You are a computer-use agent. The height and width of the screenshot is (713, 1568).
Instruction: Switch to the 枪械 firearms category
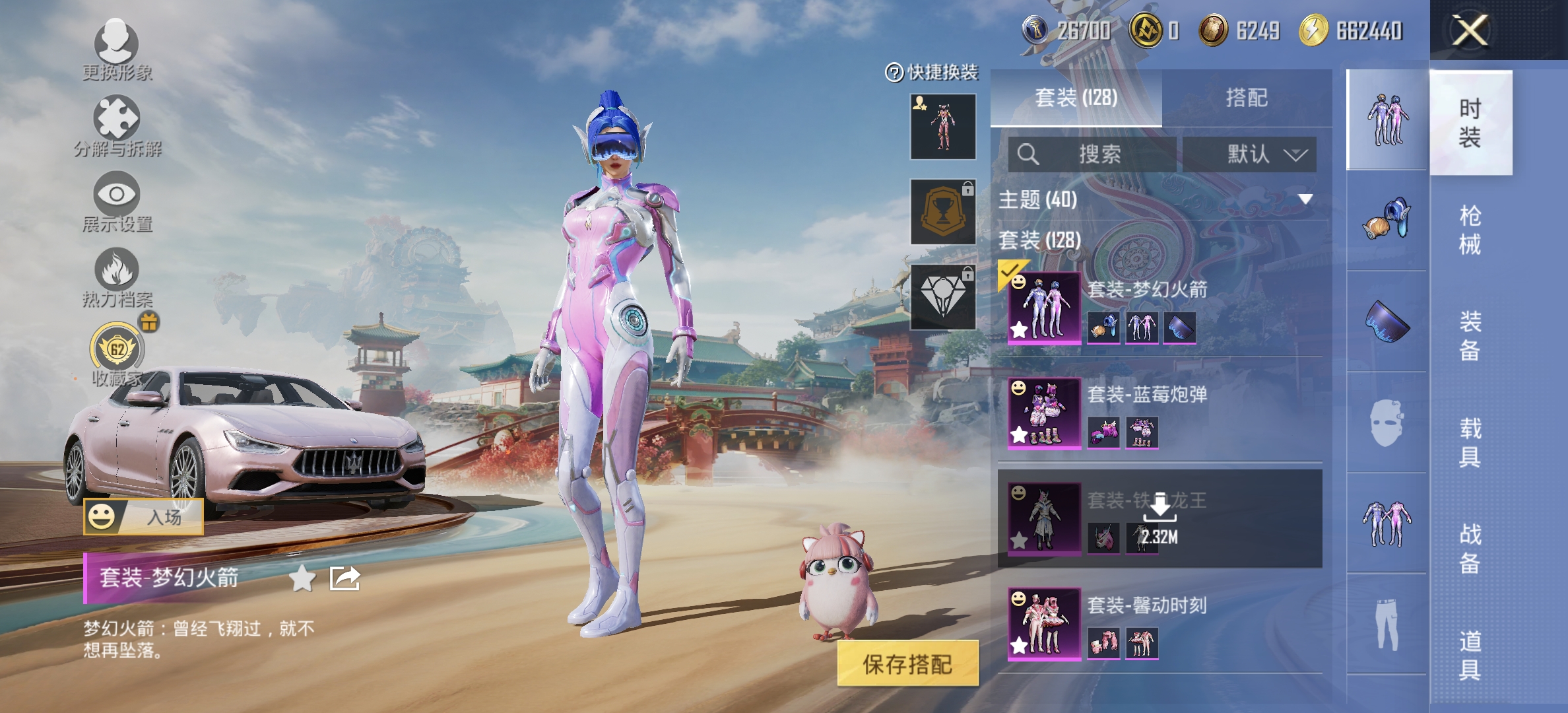point(1470,230)
